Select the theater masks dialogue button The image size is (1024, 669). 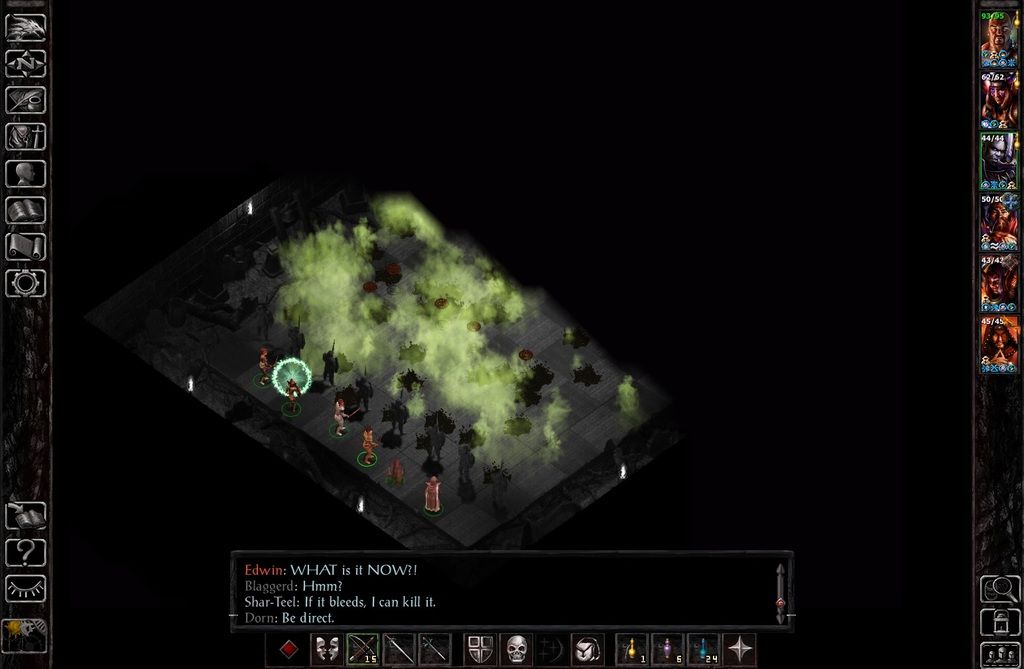pos(326,649)
